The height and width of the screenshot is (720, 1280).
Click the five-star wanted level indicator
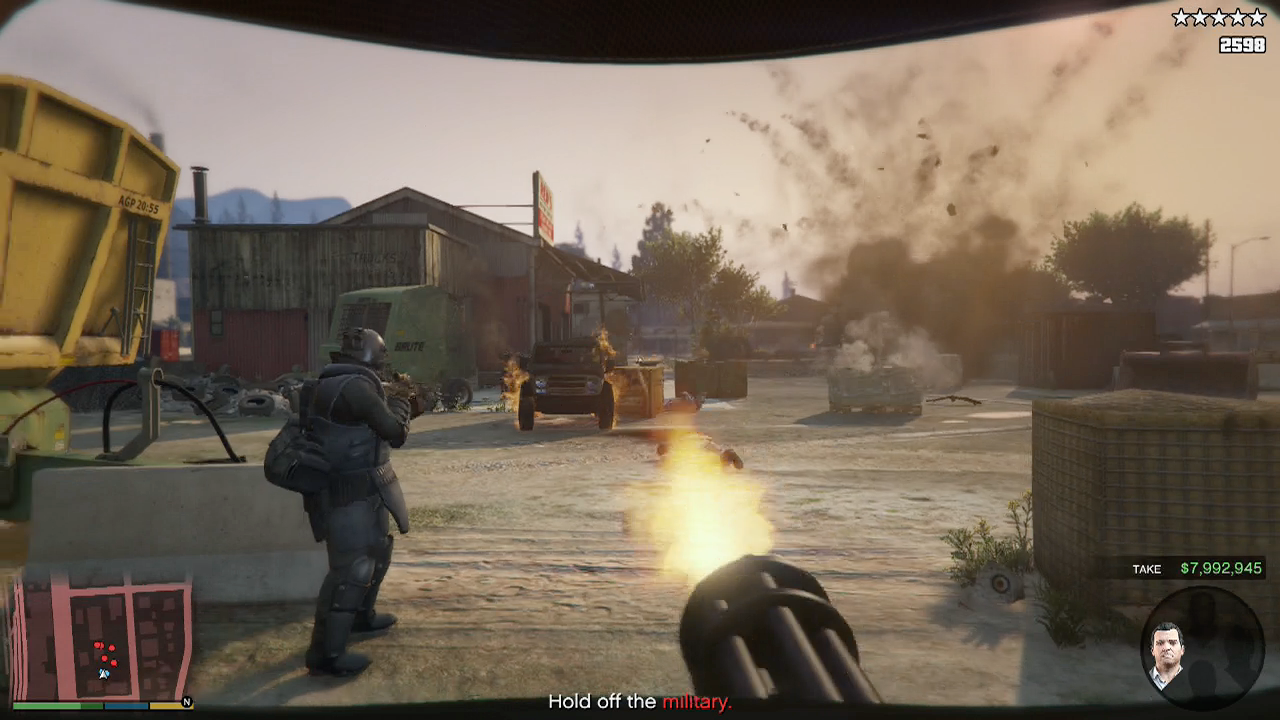tap(1219, 17)
